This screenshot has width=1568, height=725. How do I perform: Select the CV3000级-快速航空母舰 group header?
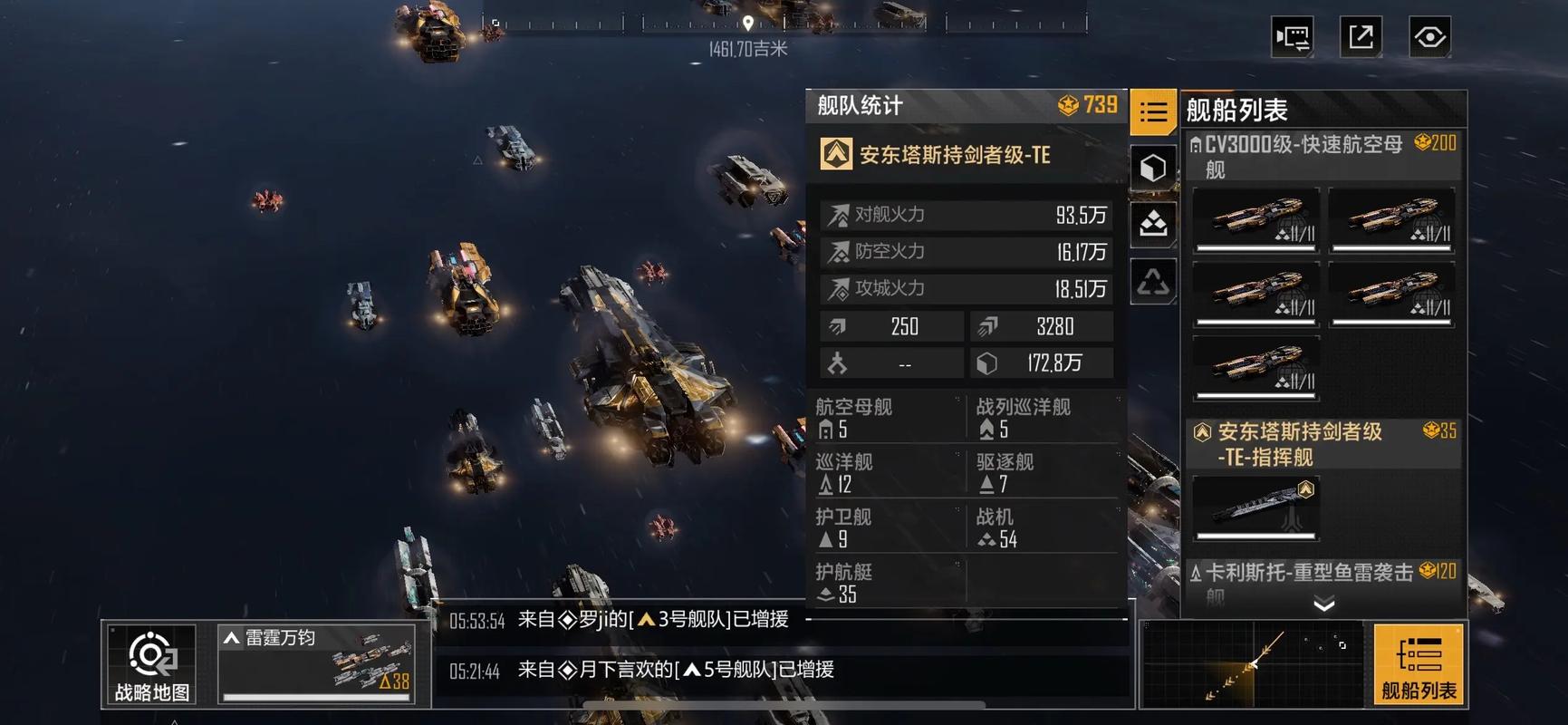[x=1313, y=156]
